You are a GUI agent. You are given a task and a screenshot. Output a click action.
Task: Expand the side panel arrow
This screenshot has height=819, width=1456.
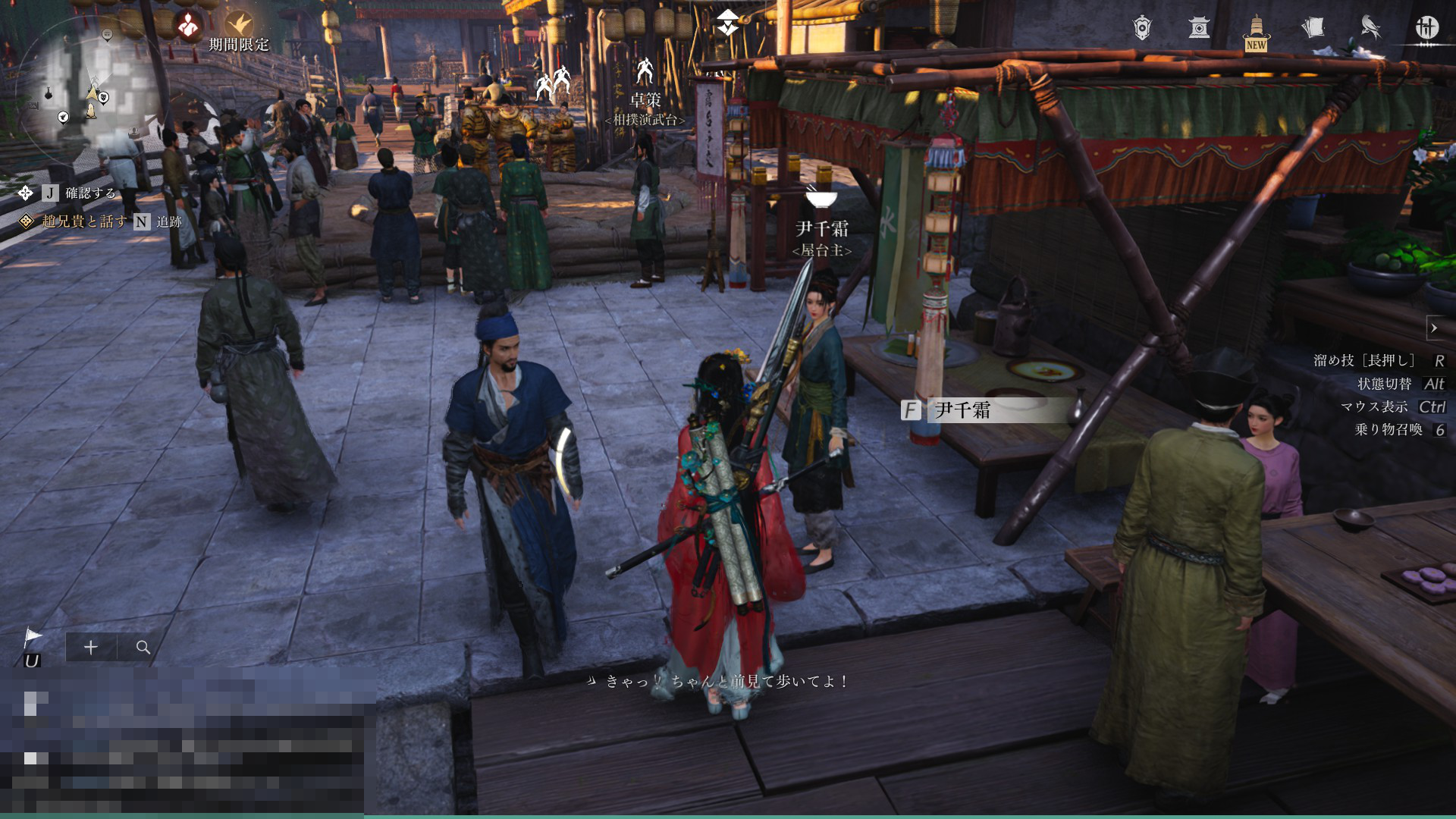tap(1434, 328)
